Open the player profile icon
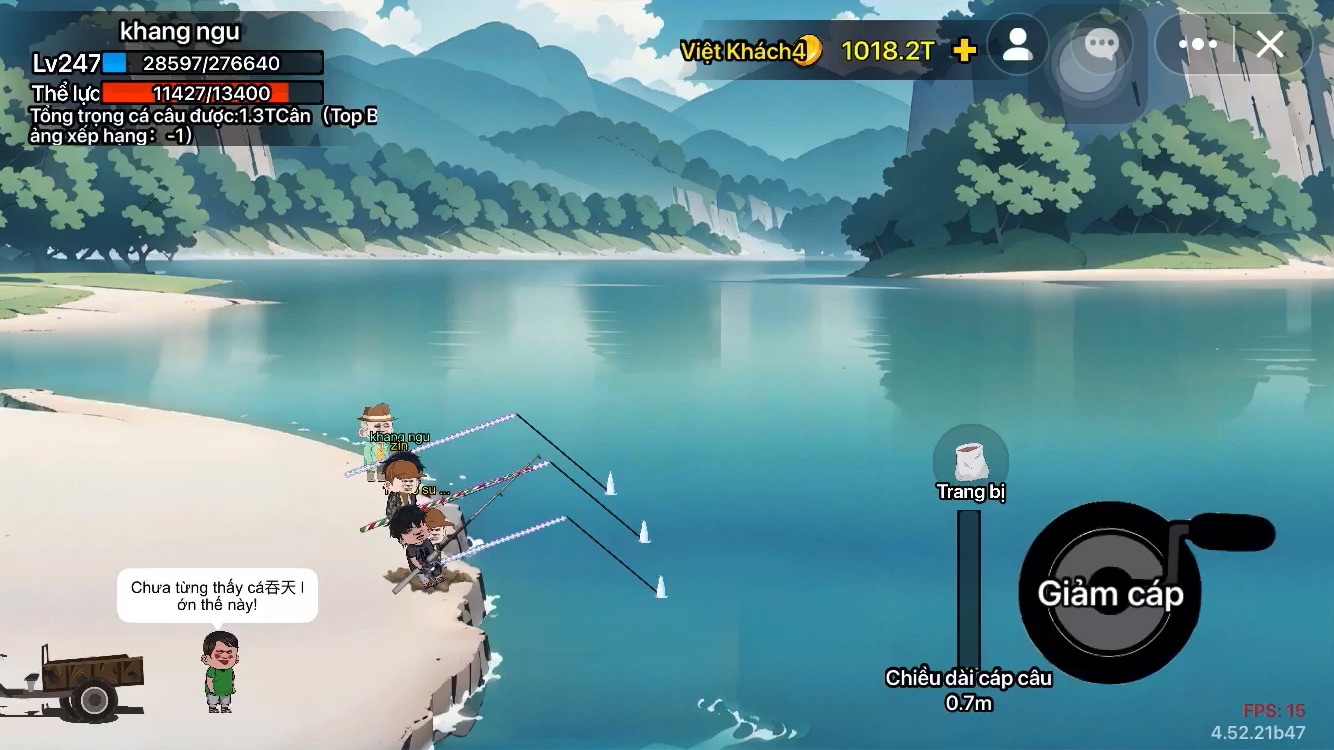The height and width of the screenshot is (750, 1334). pos(1018,45)
